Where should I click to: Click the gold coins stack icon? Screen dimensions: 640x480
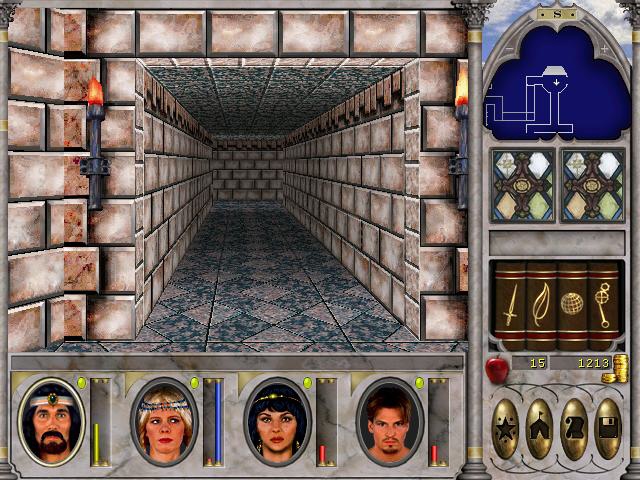tap(620, 367)
